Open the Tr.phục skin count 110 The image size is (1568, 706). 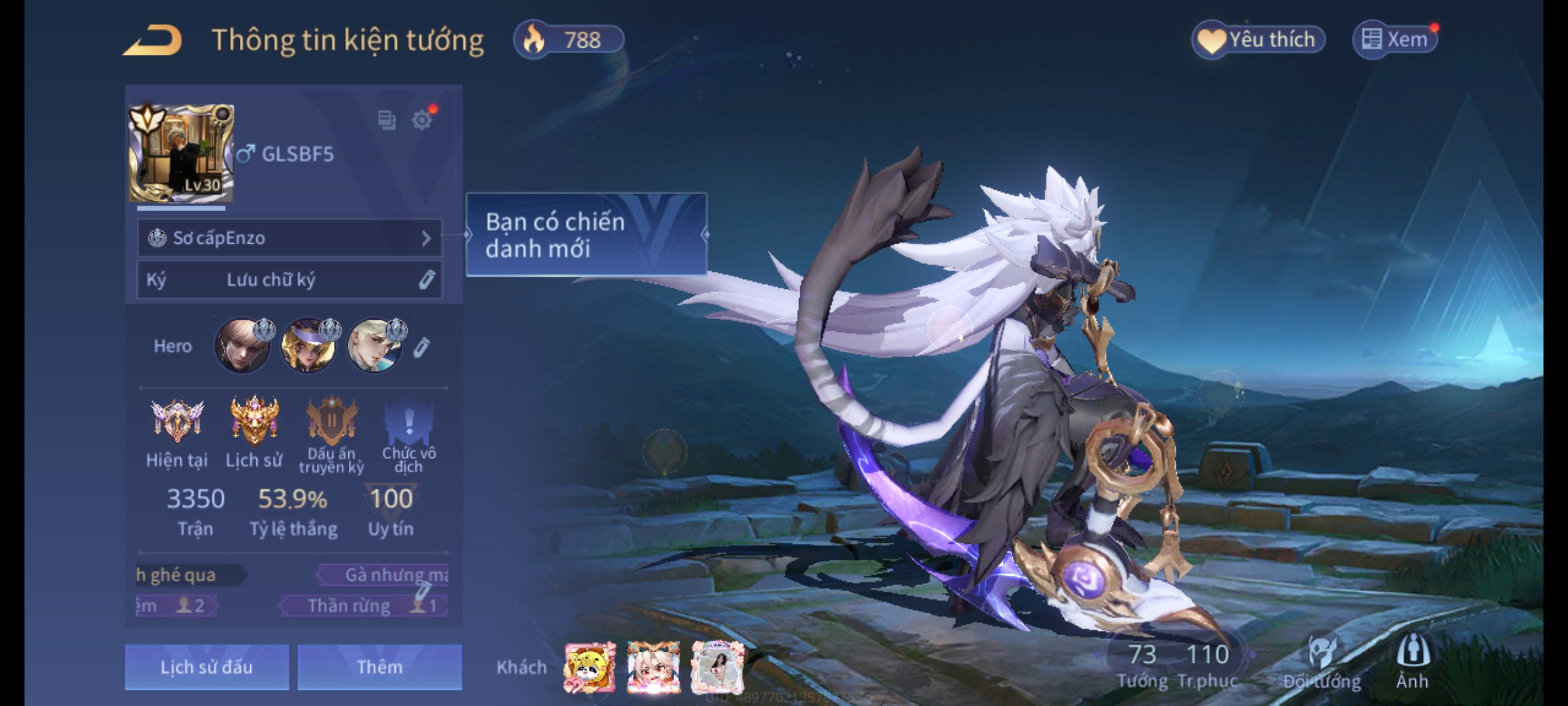1207,664
